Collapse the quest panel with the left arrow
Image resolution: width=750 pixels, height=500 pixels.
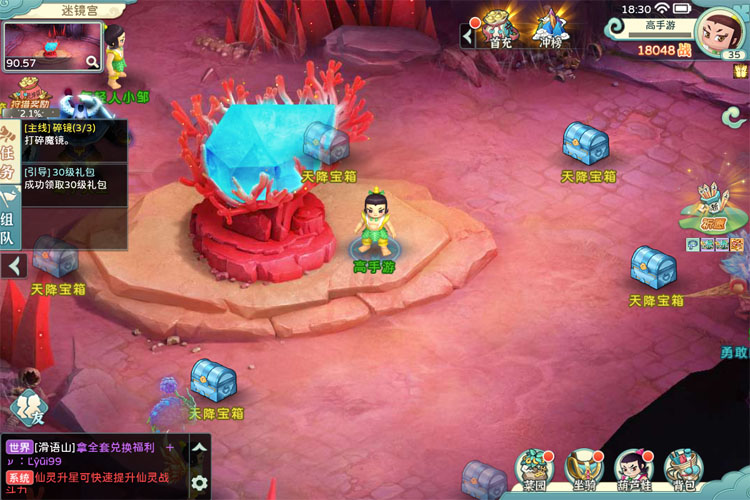click(x=15, y=266)
